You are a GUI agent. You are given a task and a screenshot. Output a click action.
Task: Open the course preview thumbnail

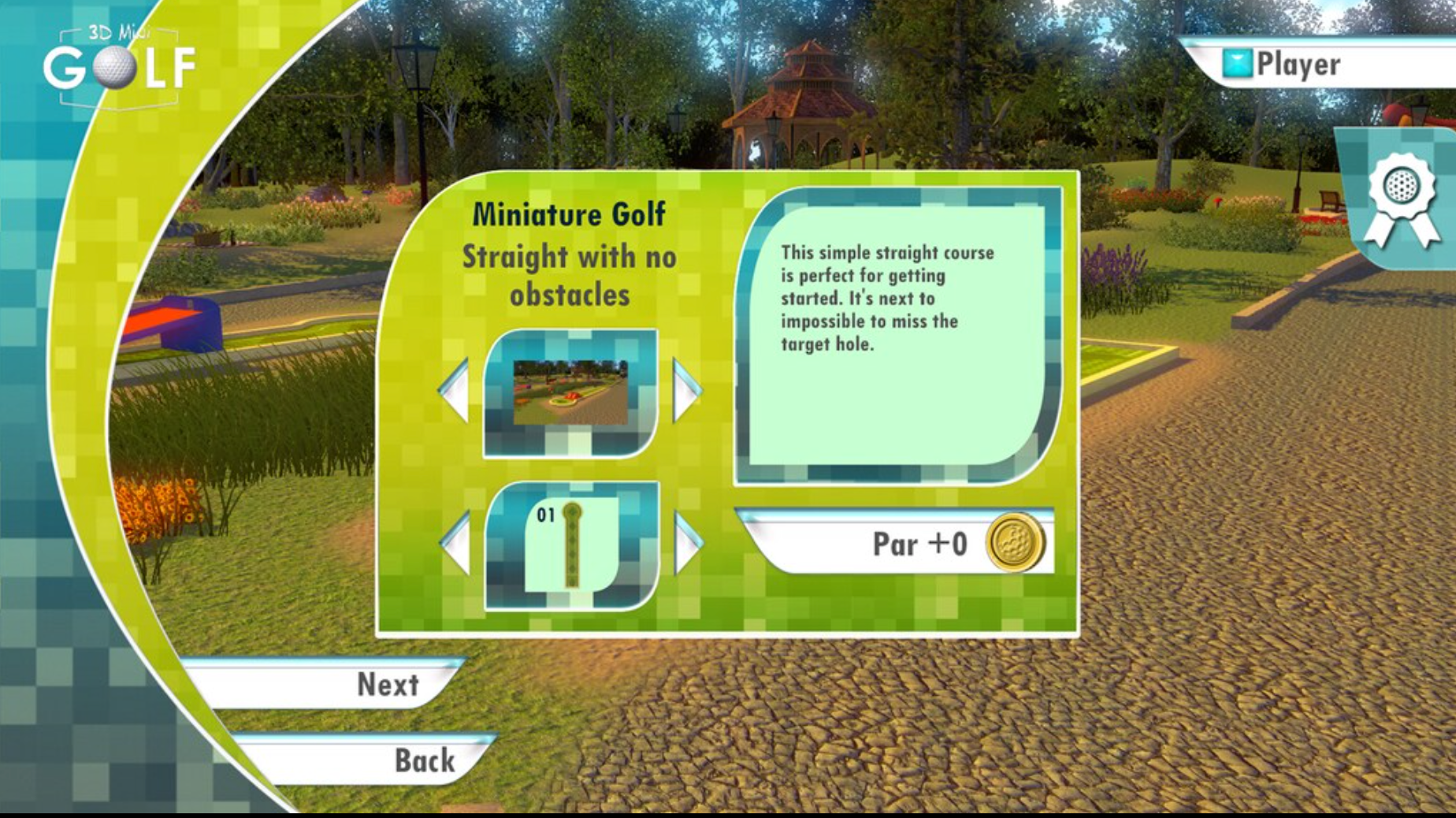(x=570, y=392)
